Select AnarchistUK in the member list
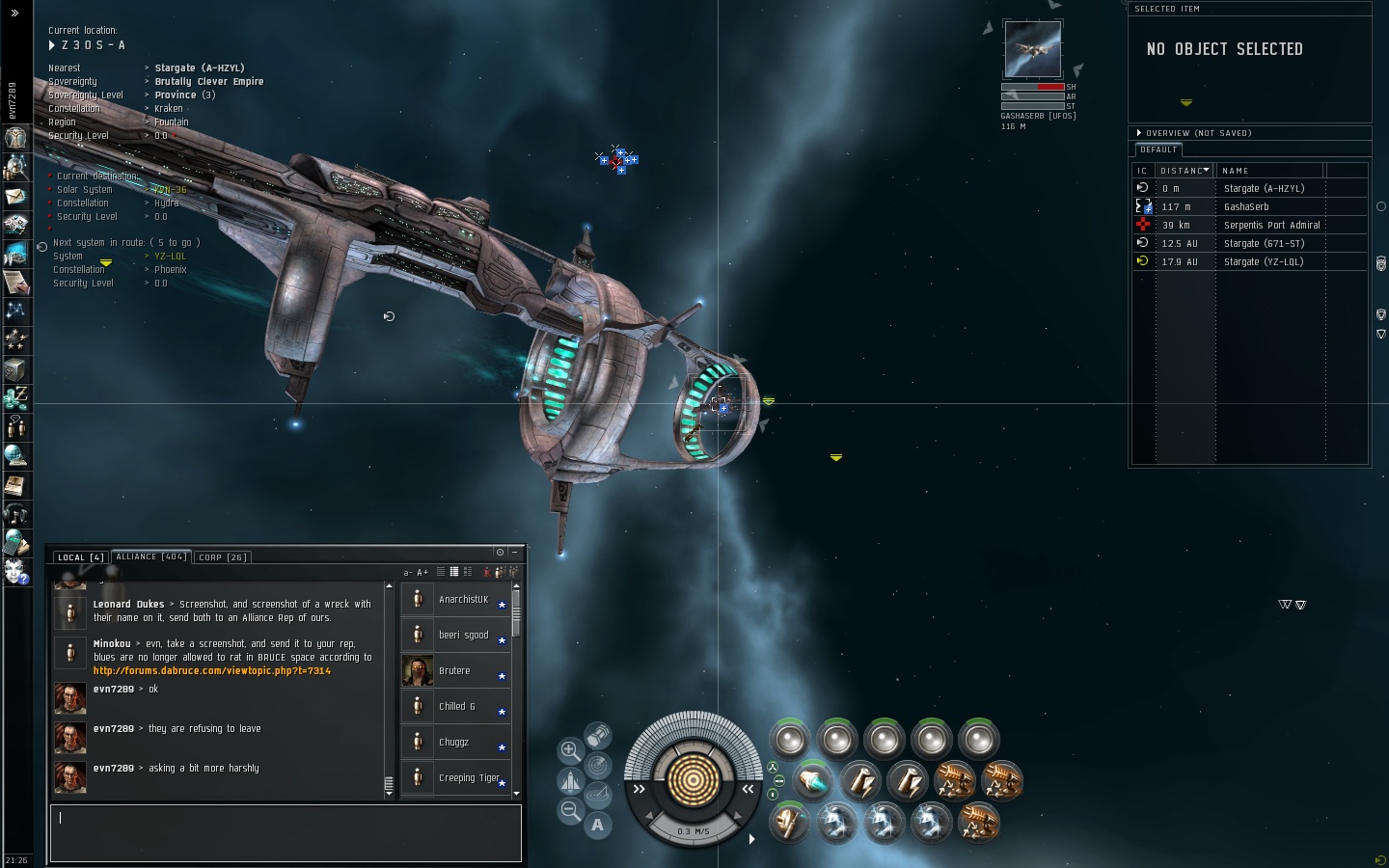The height and width of the screenshot is (868, 1389). [463, 600]
